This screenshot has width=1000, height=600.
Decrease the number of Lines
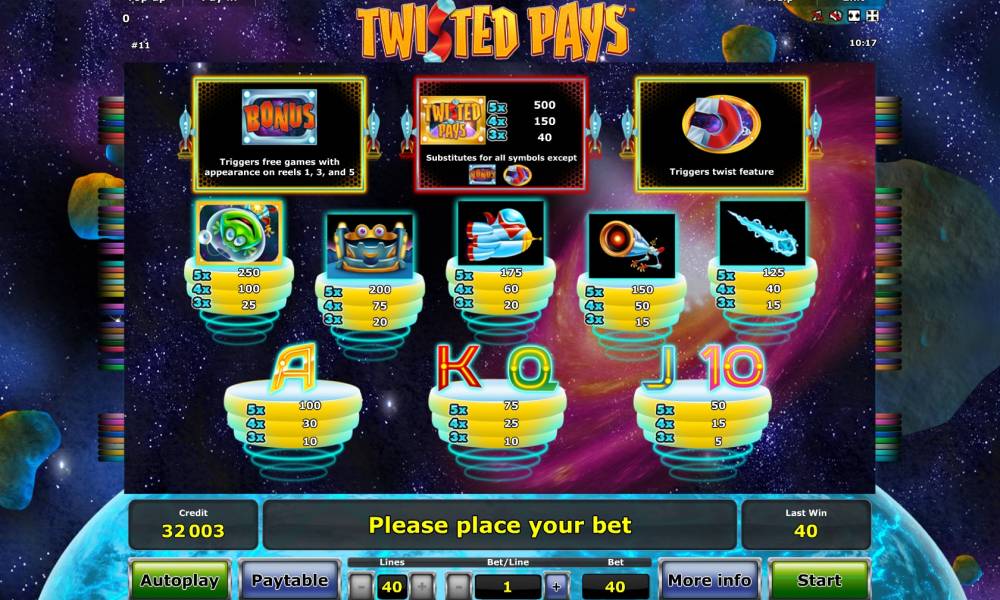362,586
